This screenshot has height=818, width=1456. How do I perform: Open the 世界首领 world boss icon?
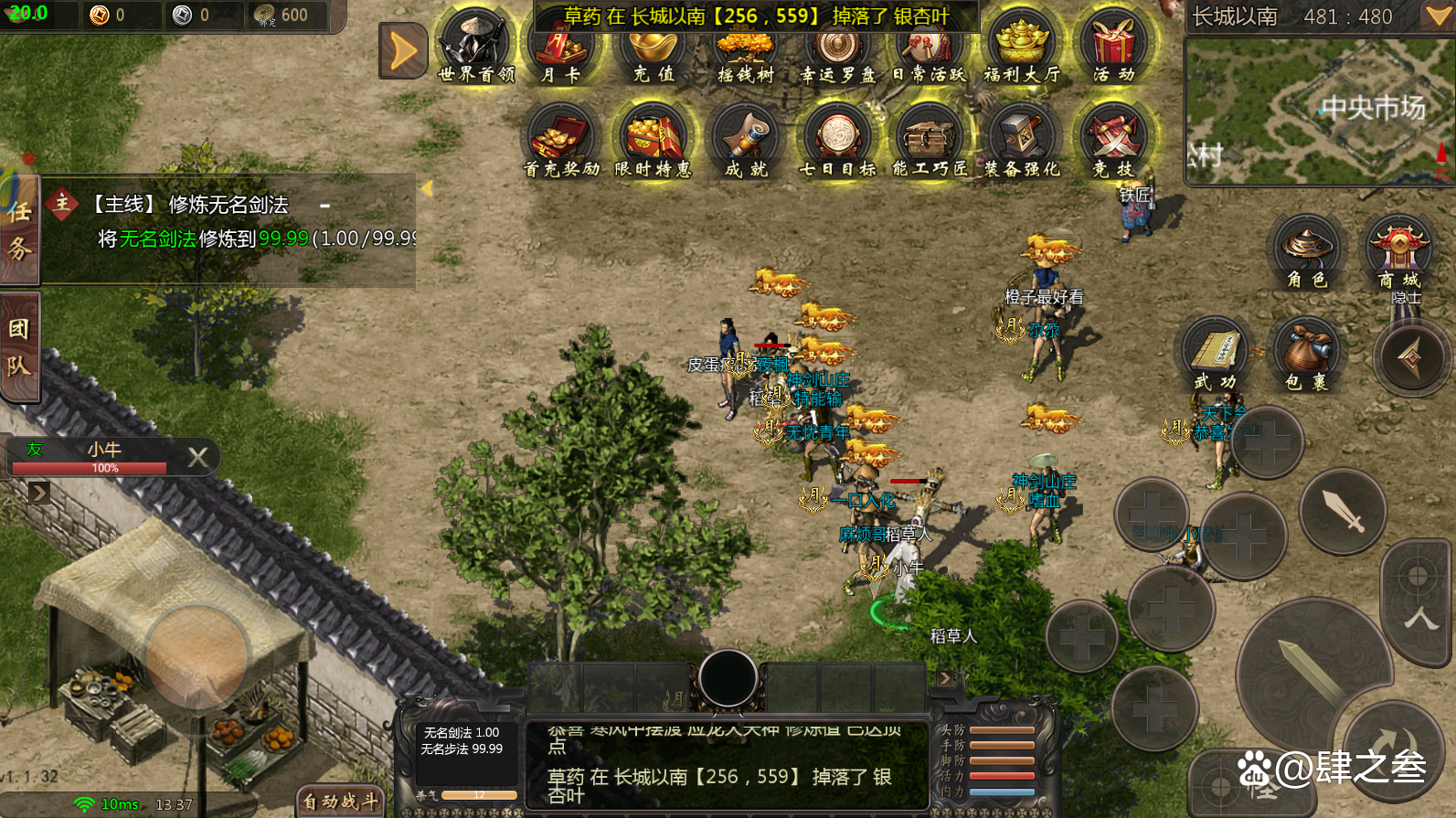[x=475, y=46]
